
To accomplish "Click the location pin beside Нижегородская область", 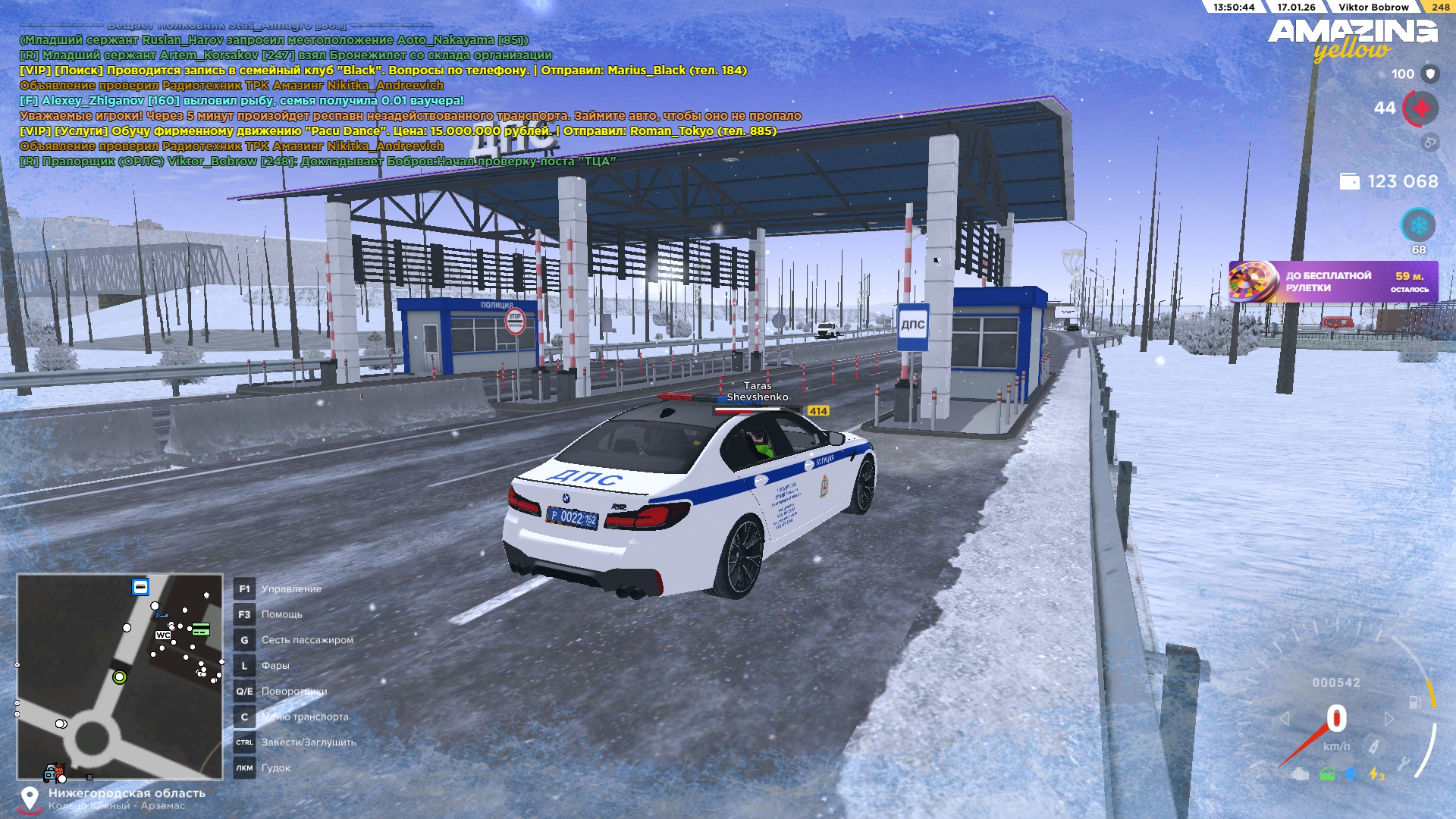I will 30,799.
